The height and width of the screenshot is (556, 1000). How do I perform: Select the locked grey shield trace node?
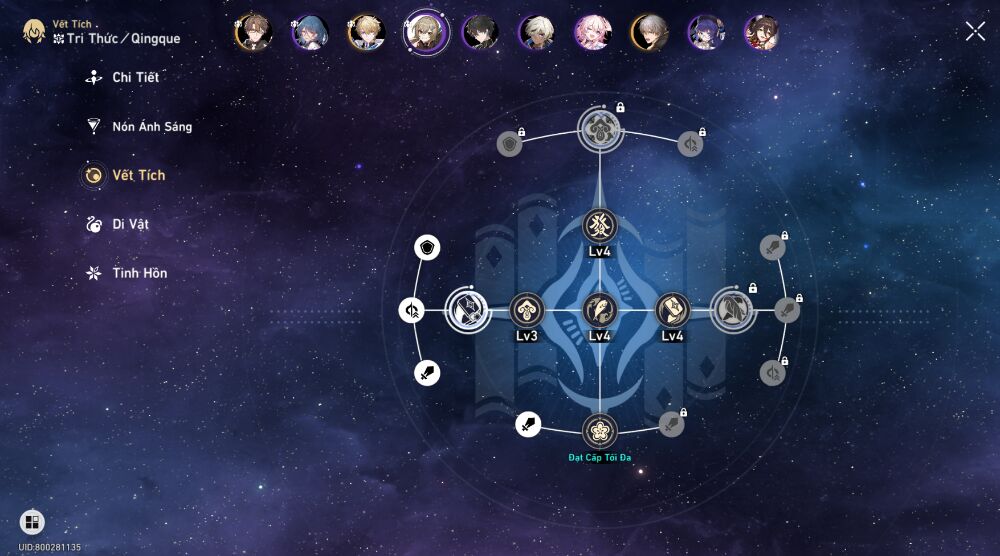[x=510, y=144]
